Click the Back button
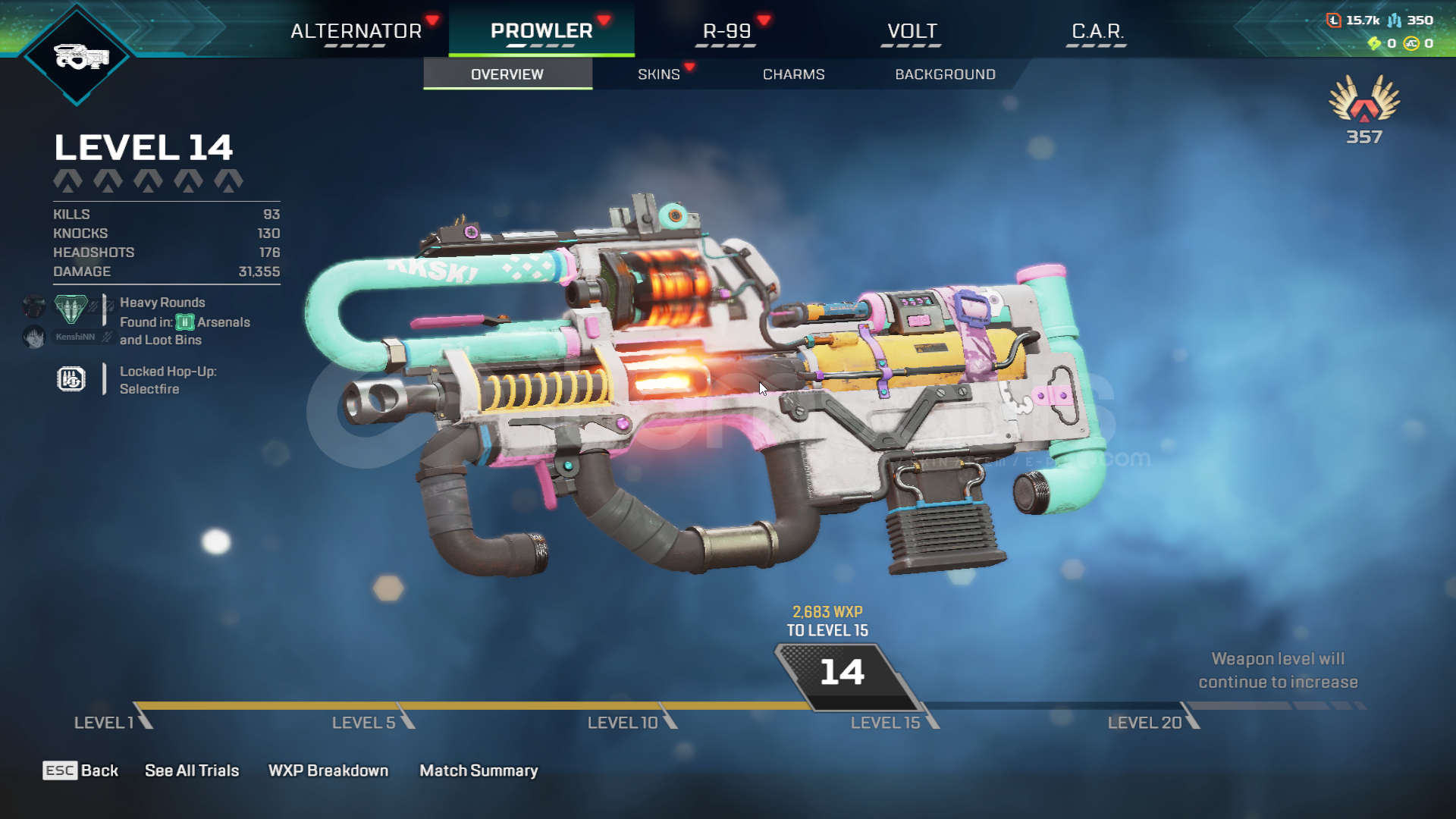This screenshot has height=819, width=1456. tap(81, 770)
